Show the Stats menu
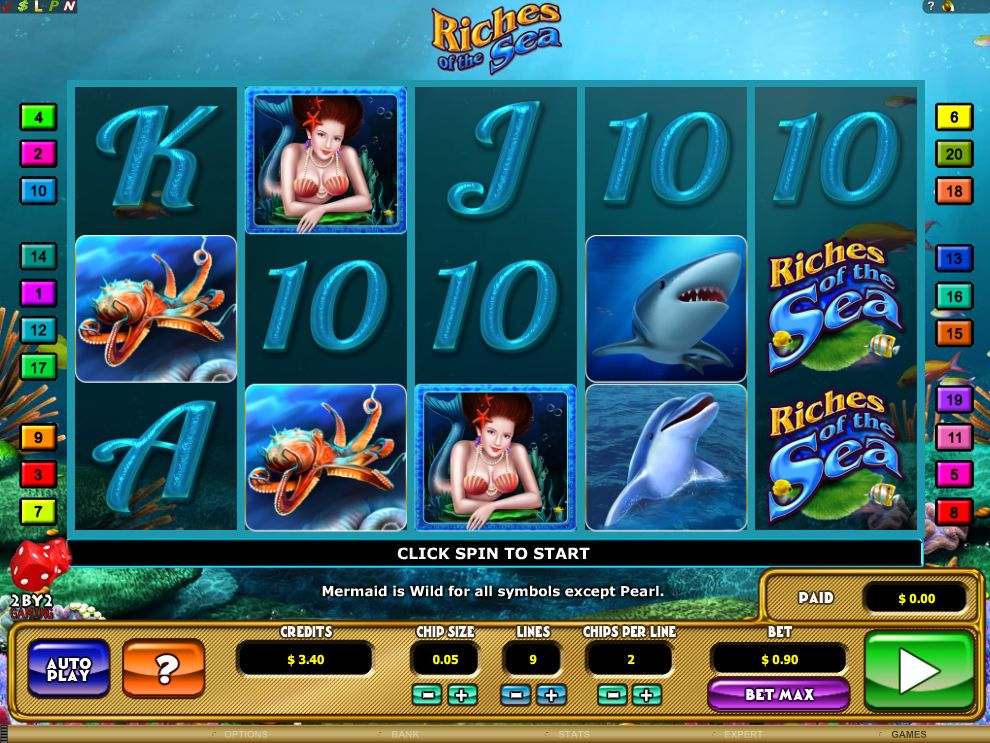Image resolution: width=990 pixels, height=743 pixels. pos(573,735)
